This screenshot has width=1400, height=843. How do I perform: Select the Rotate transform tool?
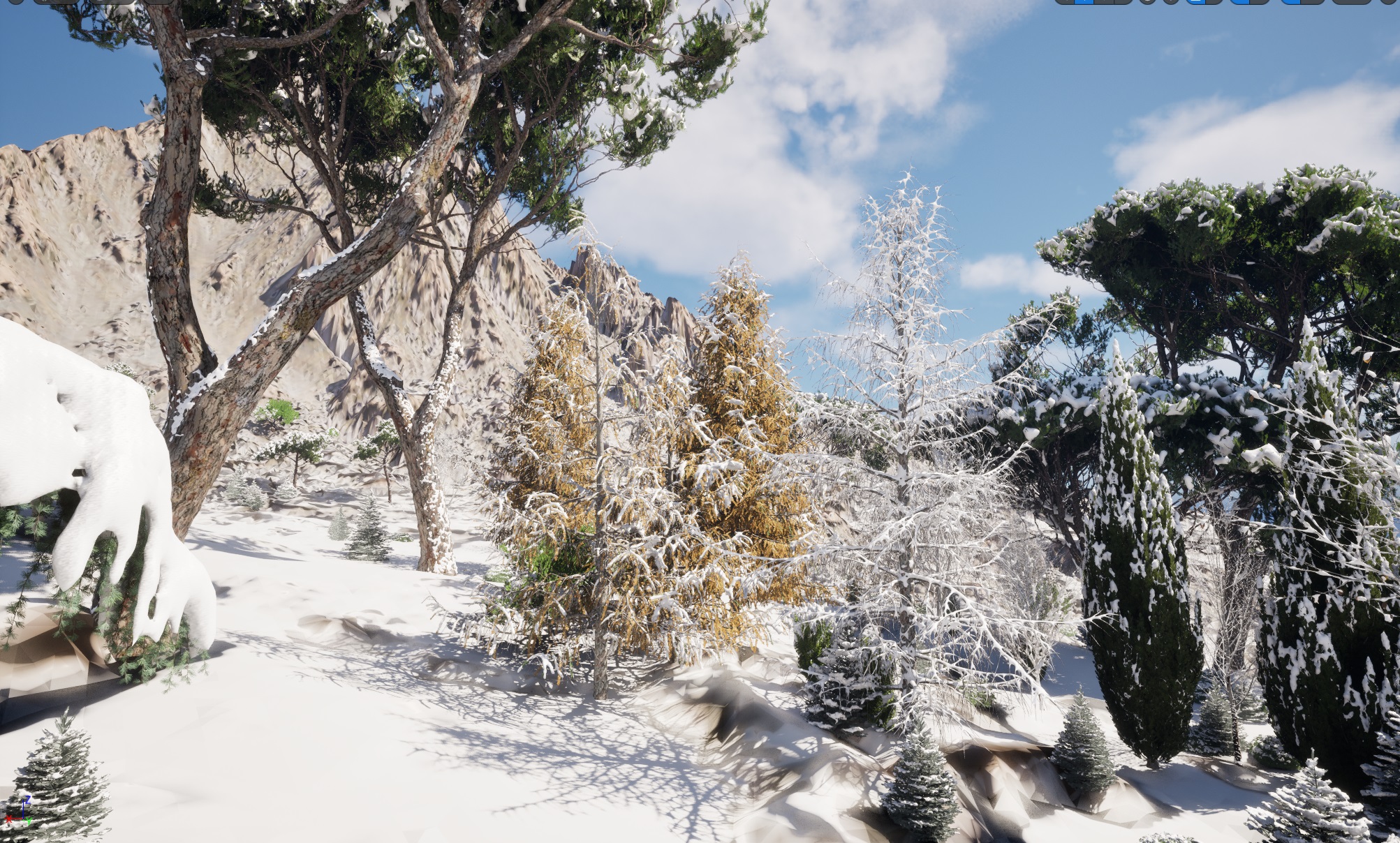(1102, 4)
